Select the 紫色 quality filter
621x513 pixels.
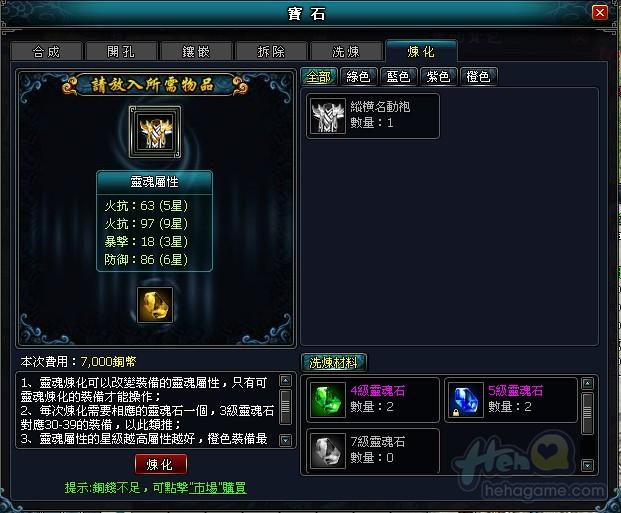[438, 76]
